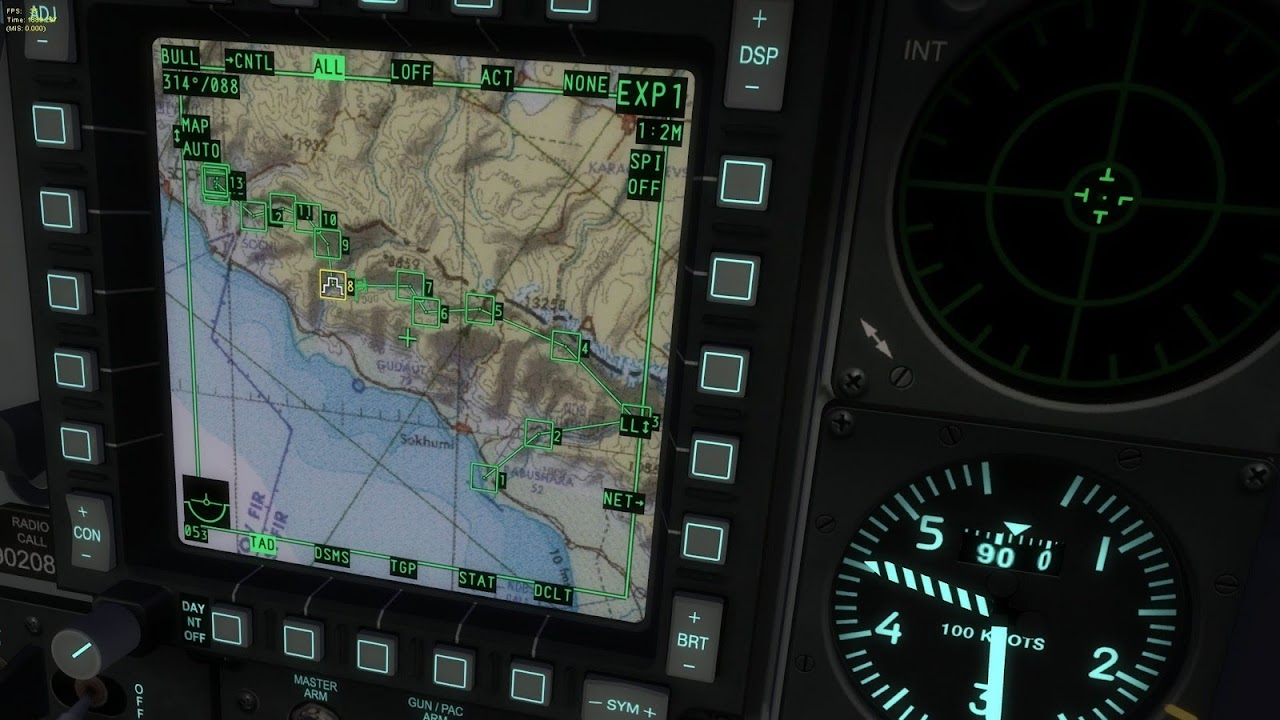
Task: Toggle MAP AUTO mode off
Action: point(196,136)
